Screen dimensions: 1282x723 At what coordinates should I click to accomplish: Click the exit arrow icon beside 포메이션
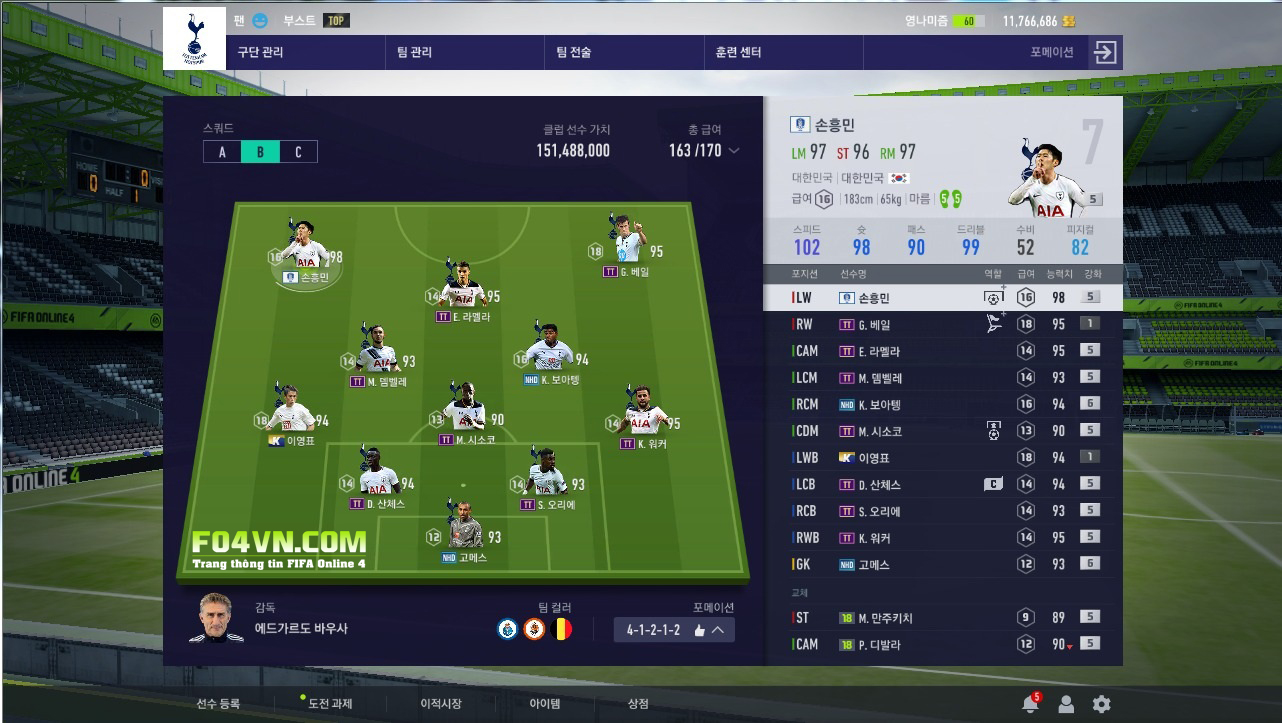(1104, 52)
